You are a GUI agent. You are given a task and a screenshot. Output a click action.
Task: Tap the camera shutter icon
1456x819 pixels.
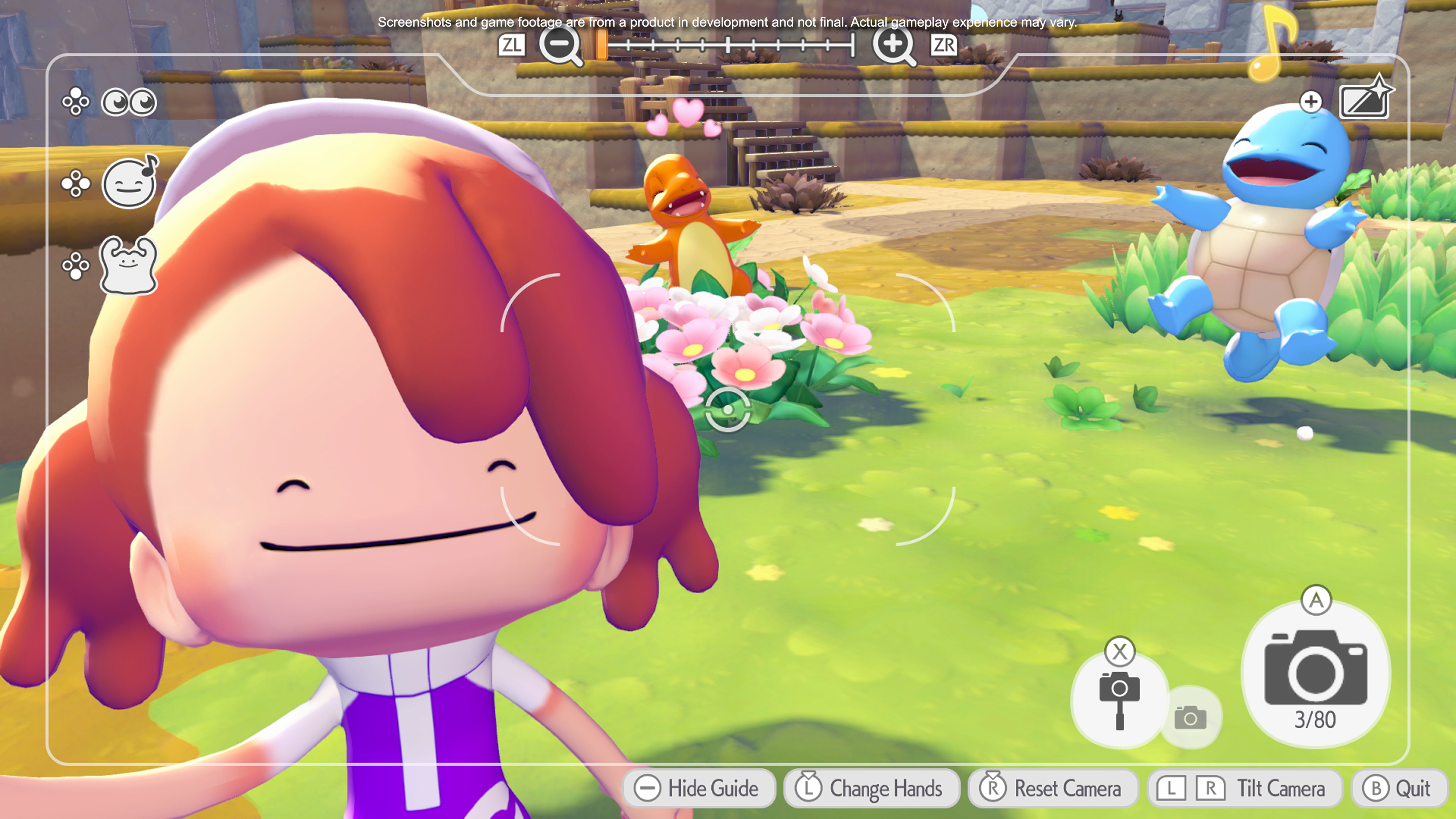click(1317, 670)
